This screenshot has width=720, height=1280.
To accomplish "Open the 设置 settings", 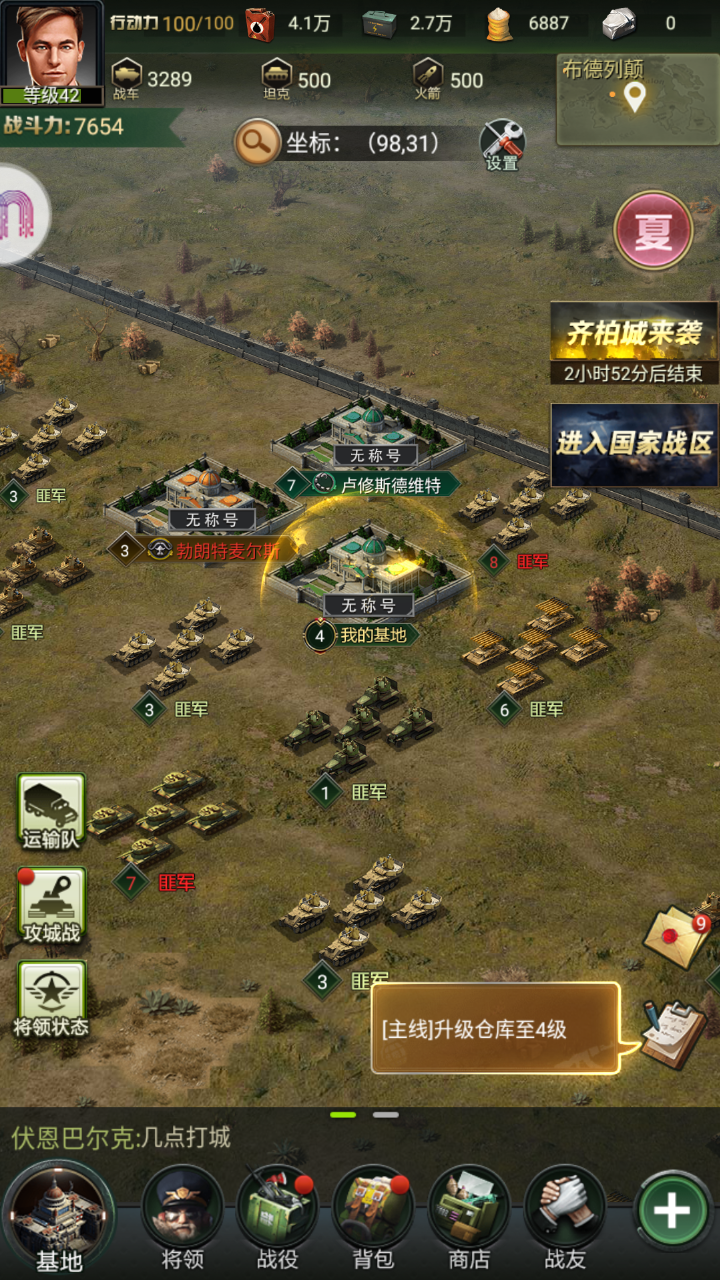I will pos(502,145).
